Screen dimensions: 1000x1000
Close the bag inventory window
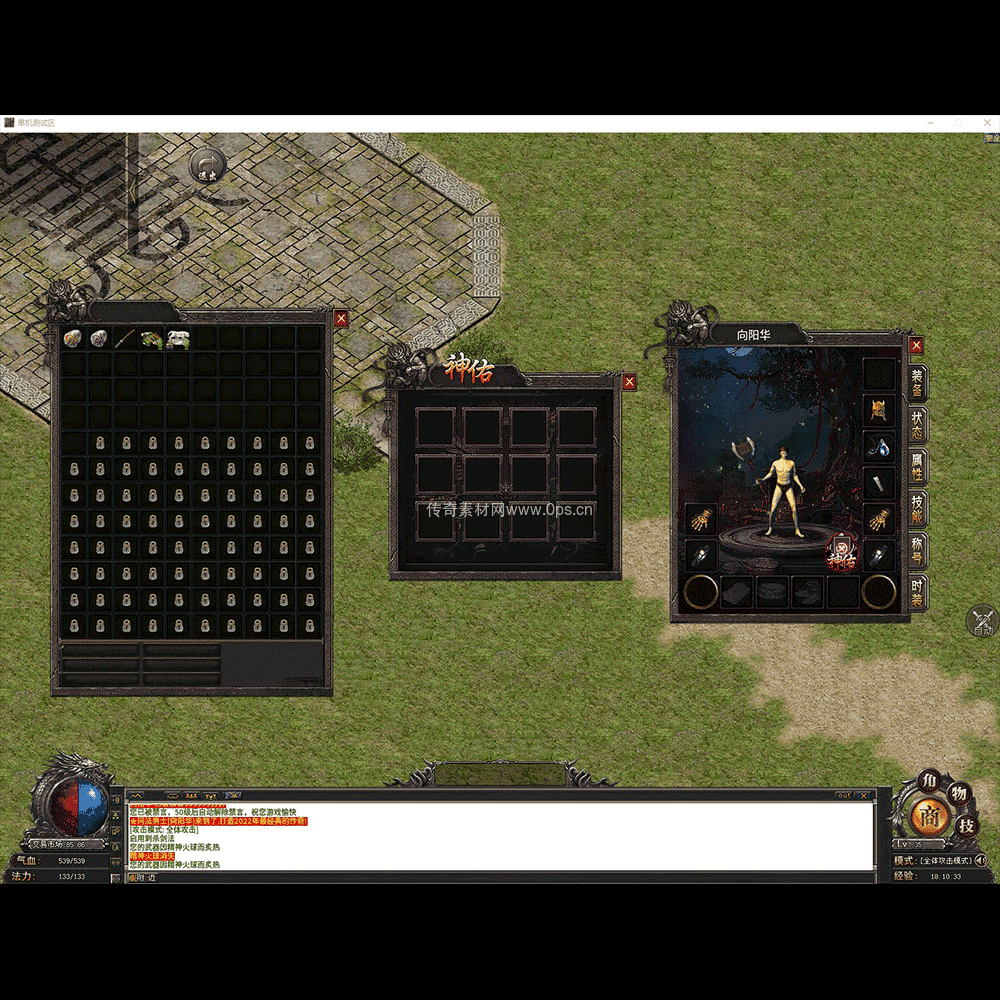341,319
